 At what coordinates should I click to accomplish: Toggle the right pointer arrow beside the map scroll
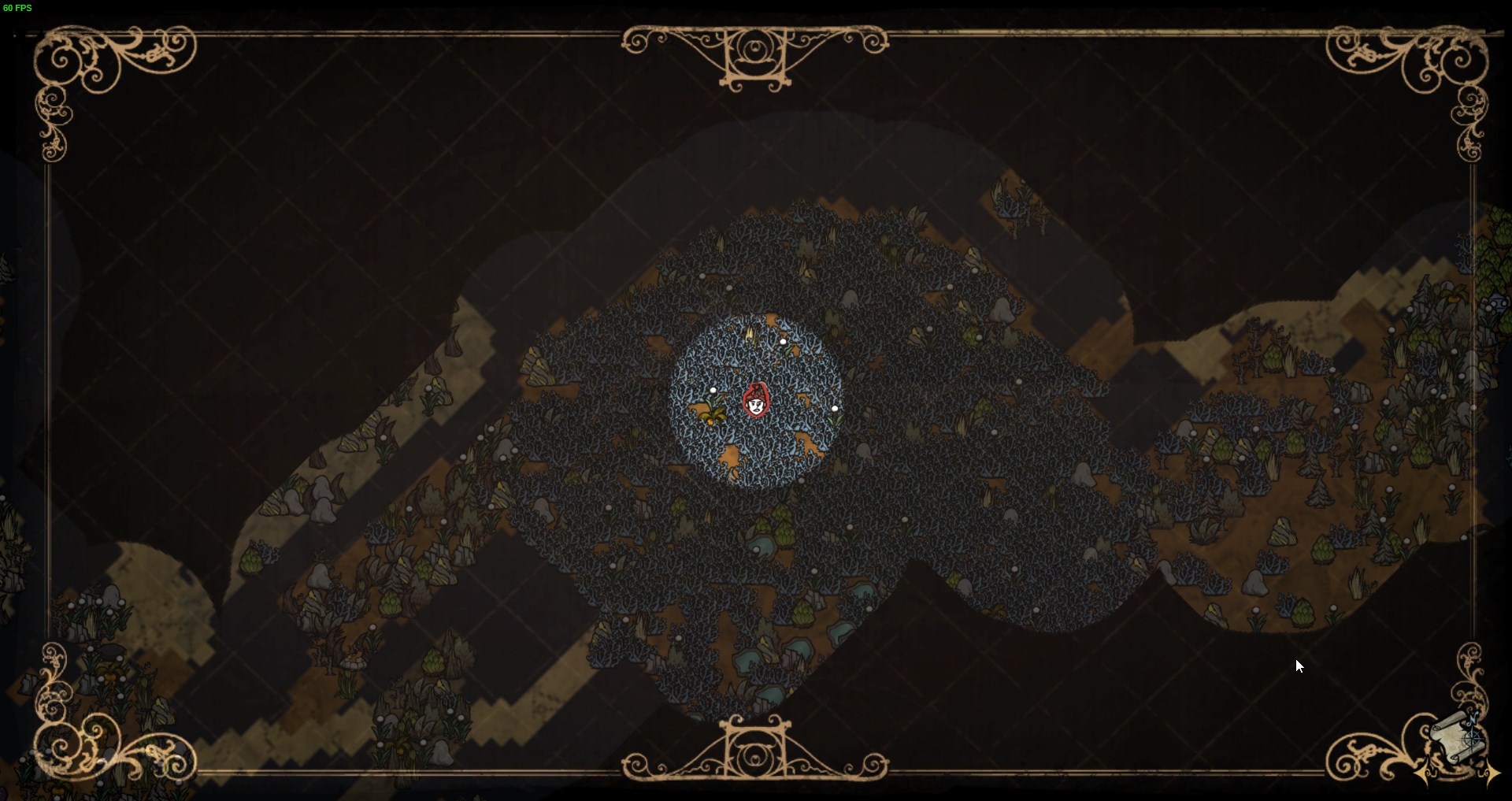pos(1493,773)
